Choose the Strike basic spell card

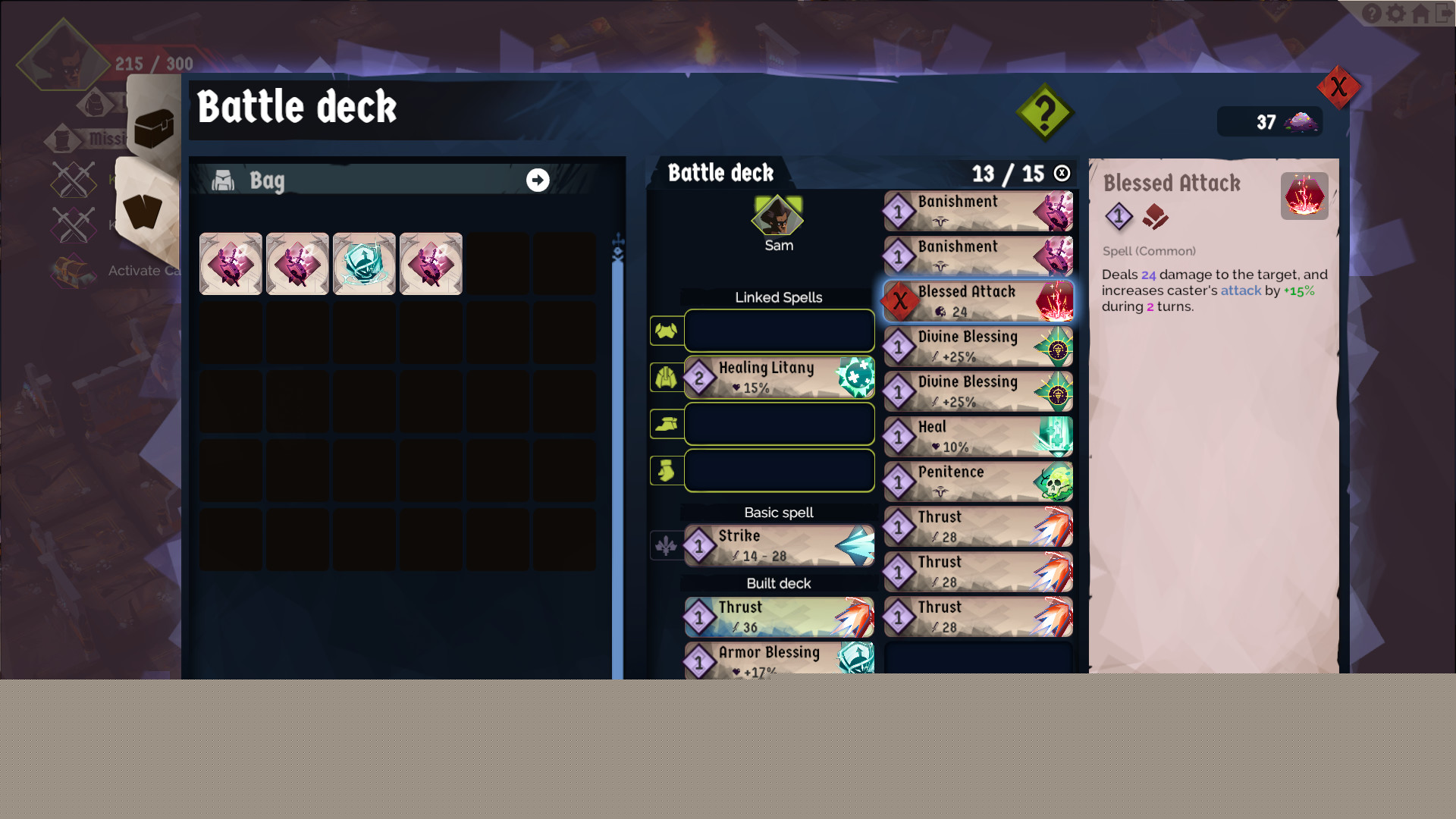pos(779,545)
